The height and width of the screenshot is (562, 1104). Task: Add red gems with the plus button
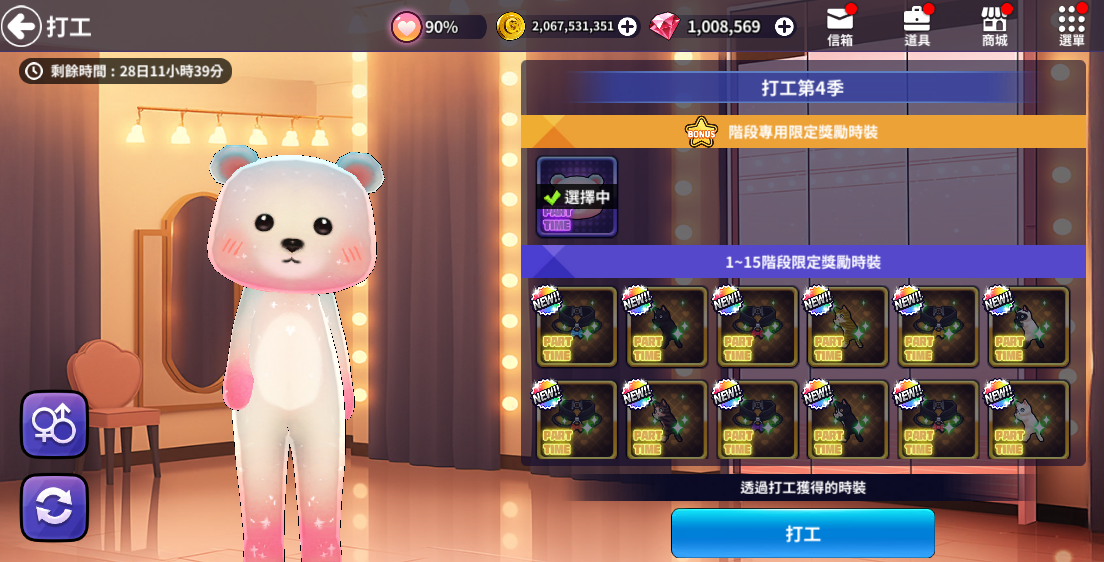coord(784,27)
